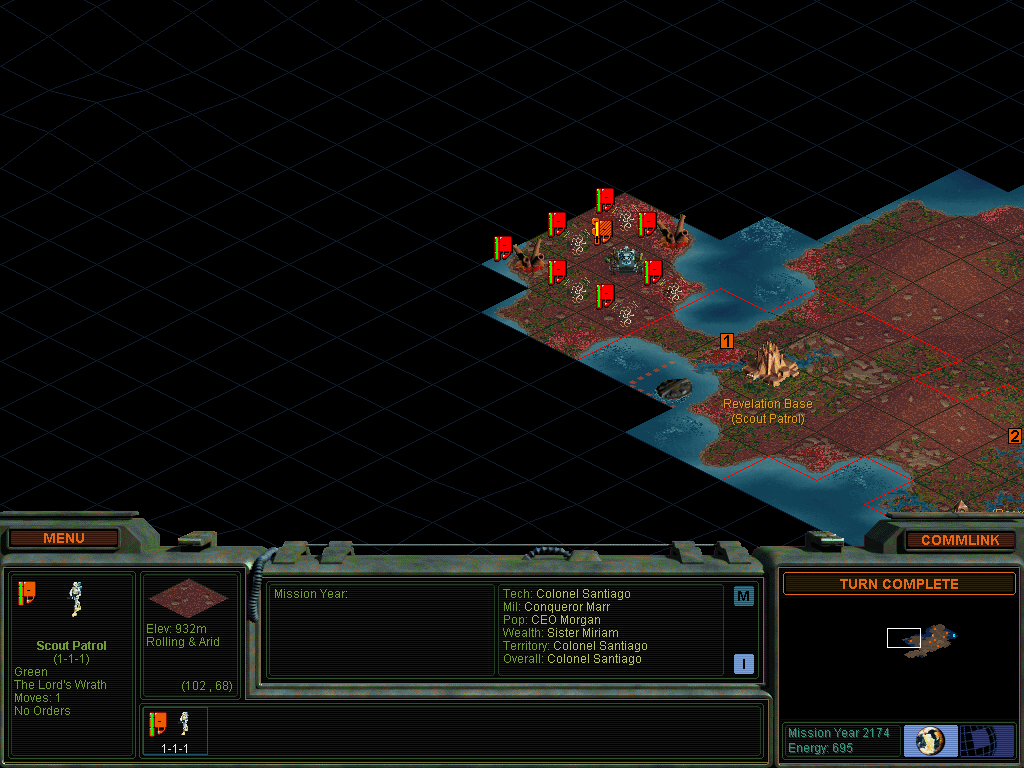
Task: Open the COMMLINK panel
Action: (x=960, y=540)
